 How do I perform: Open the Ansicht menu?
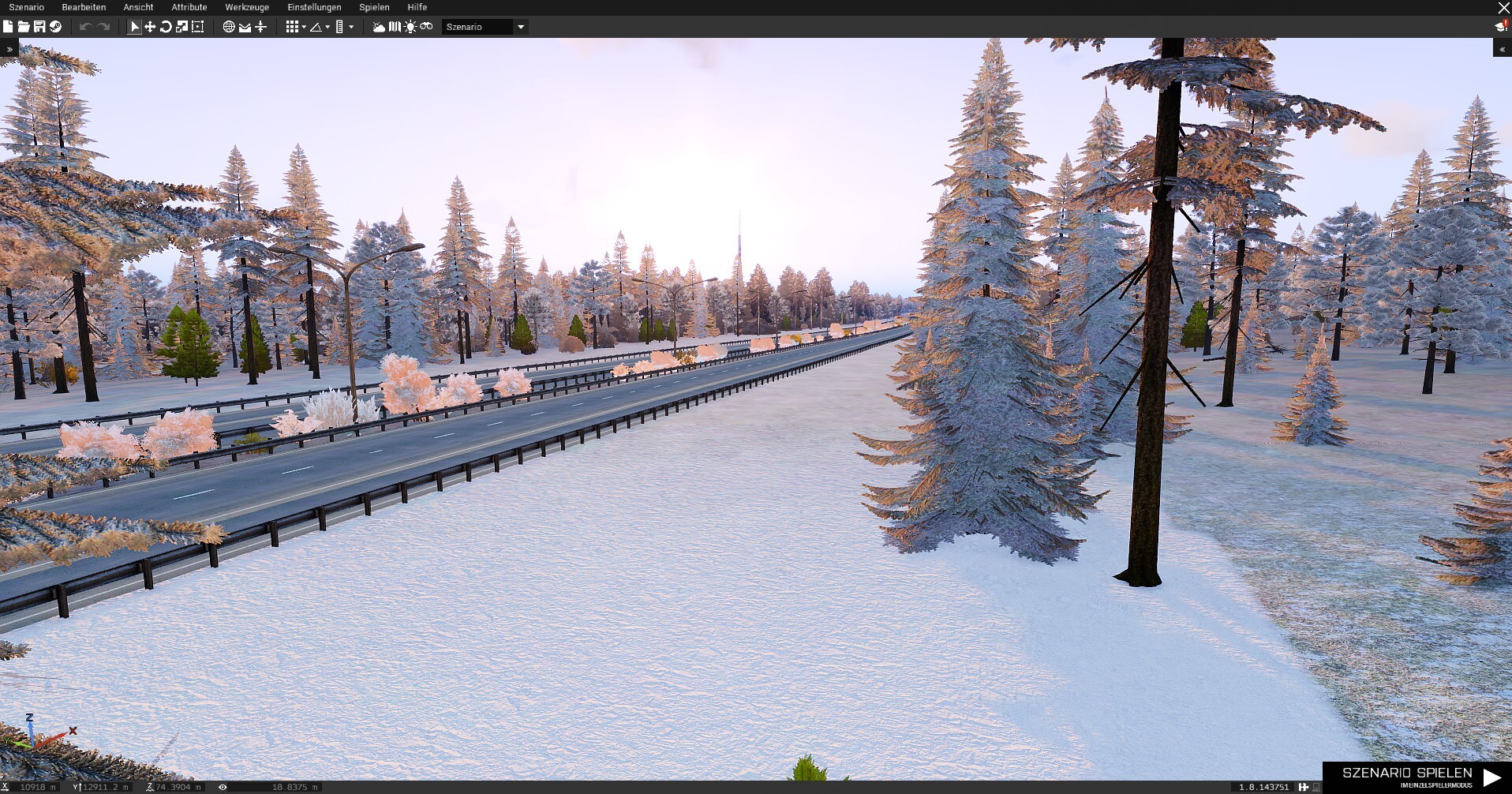tap(138, 7)
